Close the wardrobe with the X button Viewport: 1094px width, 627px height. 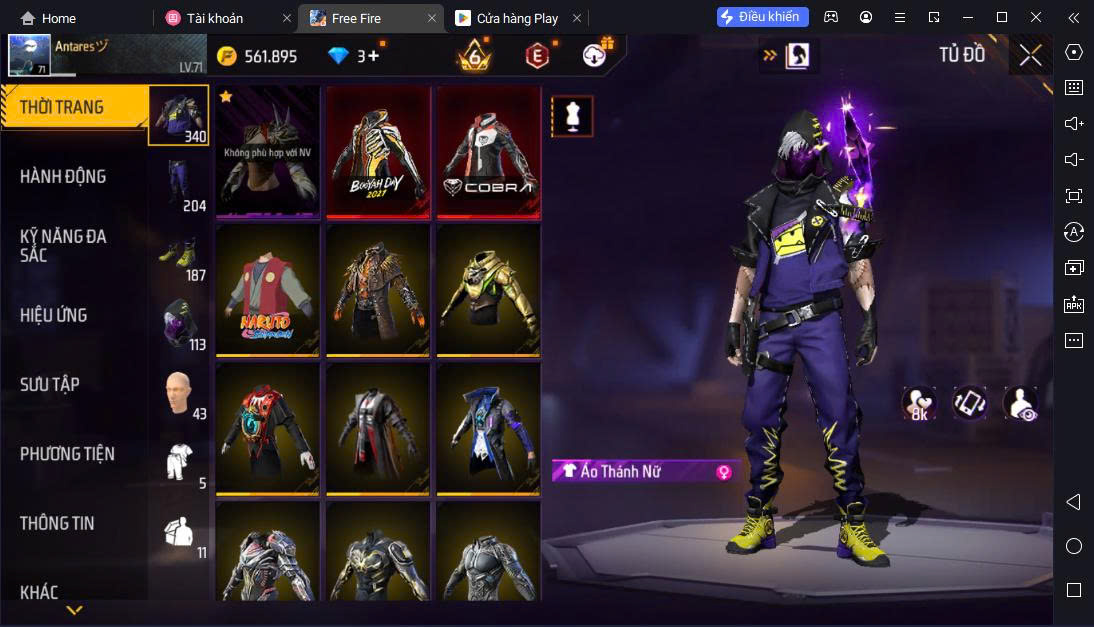(x=1030, y=55)
